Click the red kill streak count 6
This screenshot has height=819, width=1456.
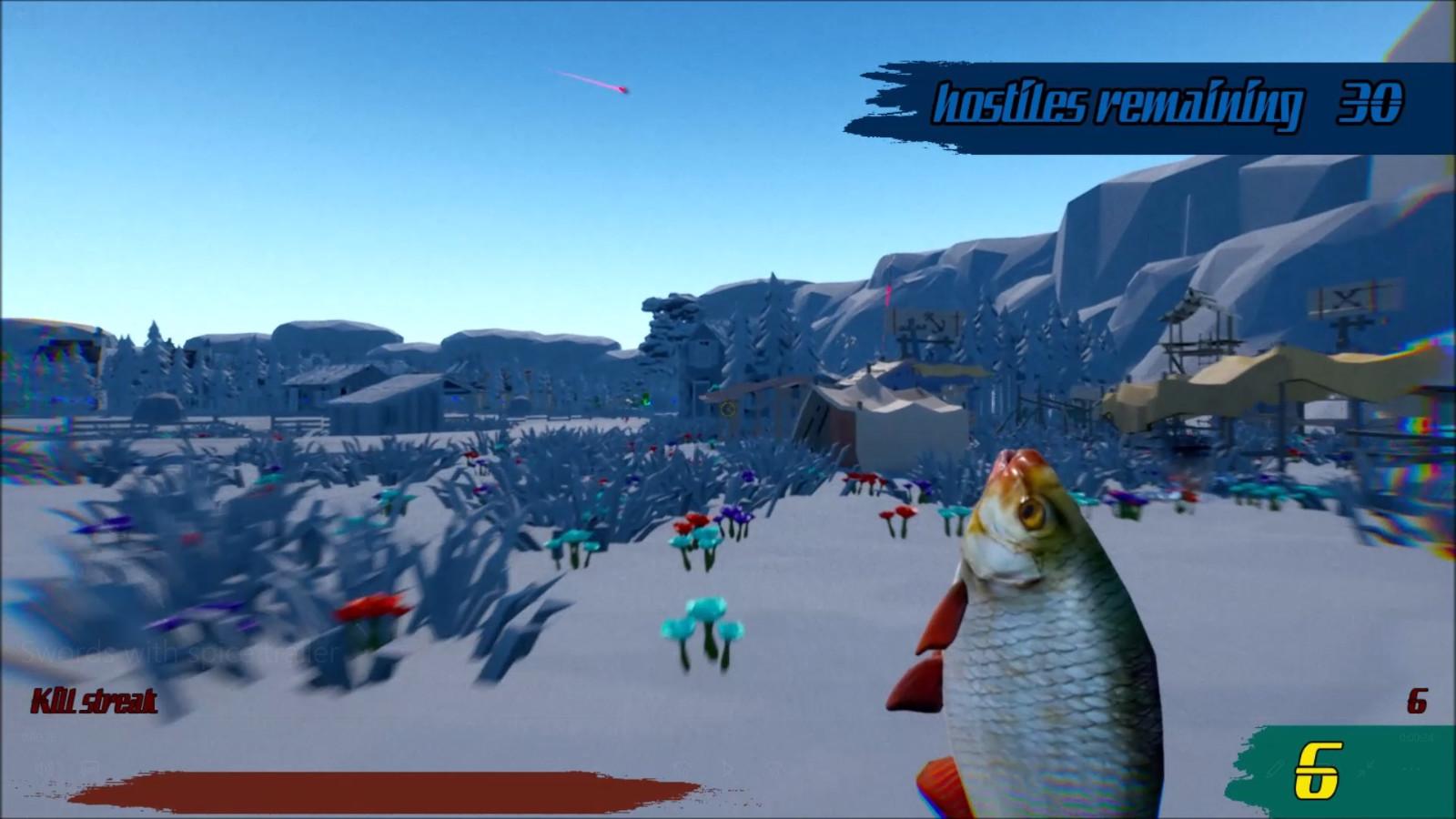coord(1416,702)
